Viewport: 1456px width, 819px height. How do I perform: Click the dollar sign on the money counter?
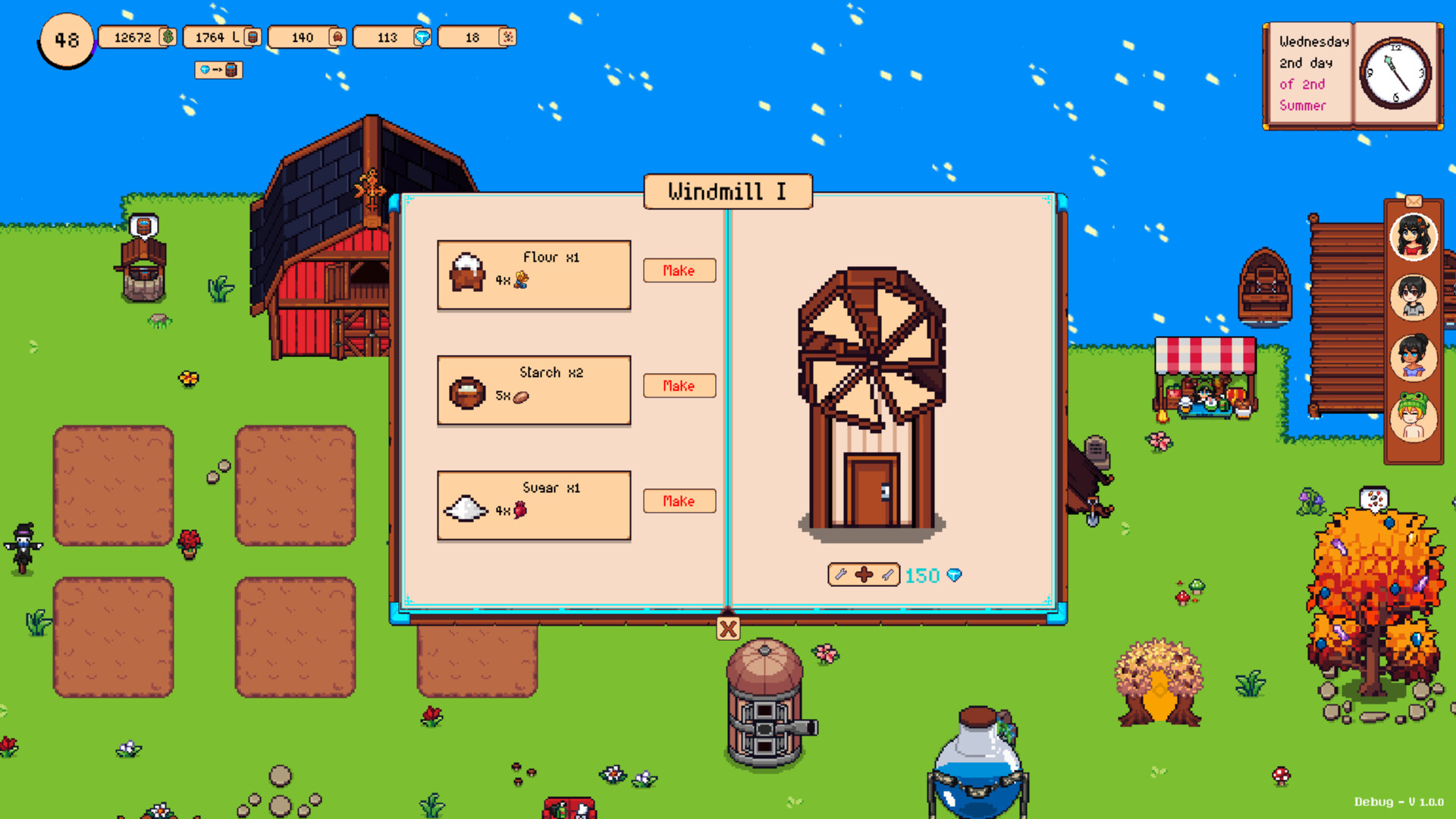[x=167, y=36]
